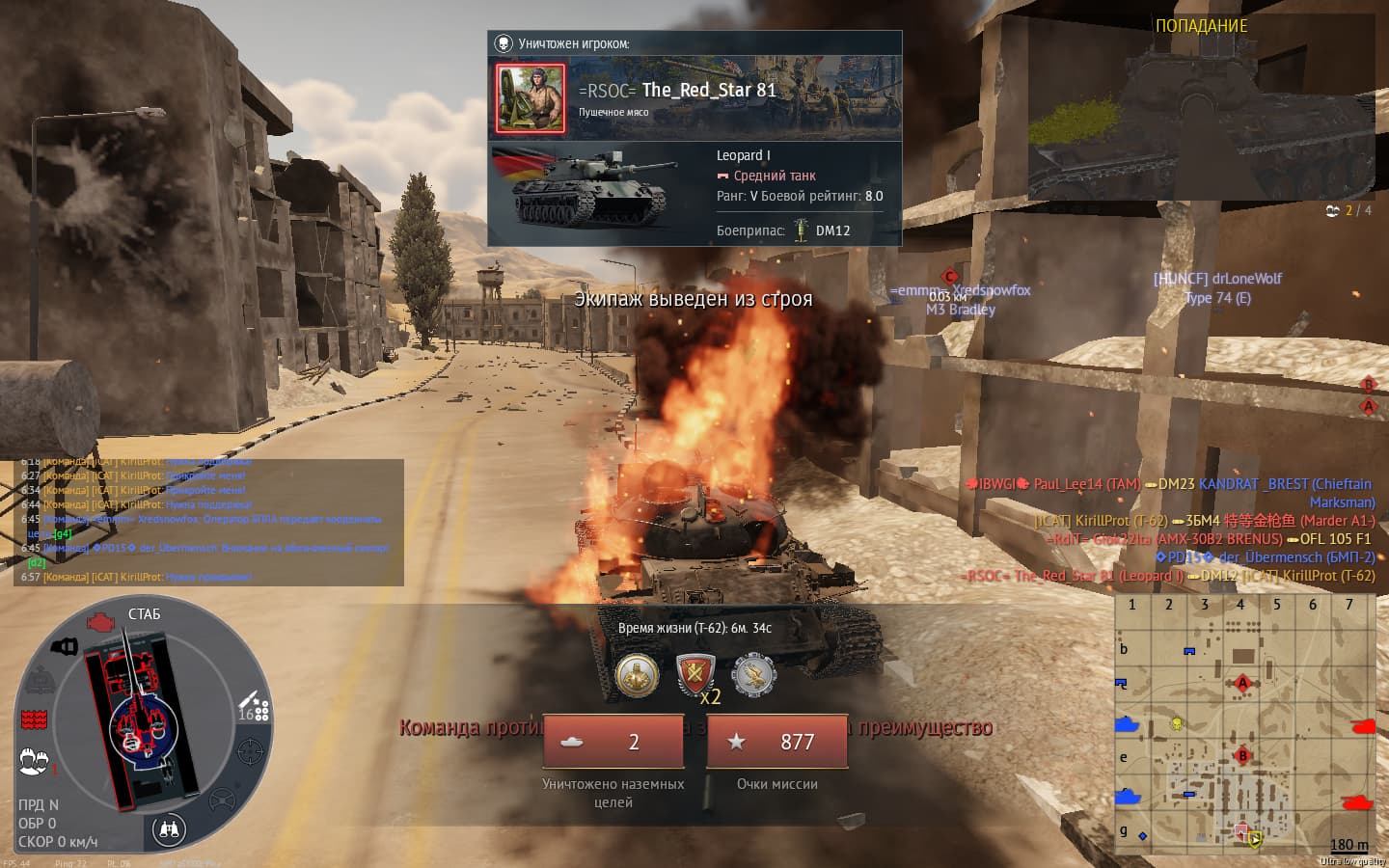The image size is (1389, 868).
Task: Open the minimap
Action: tap(1248, 723)
